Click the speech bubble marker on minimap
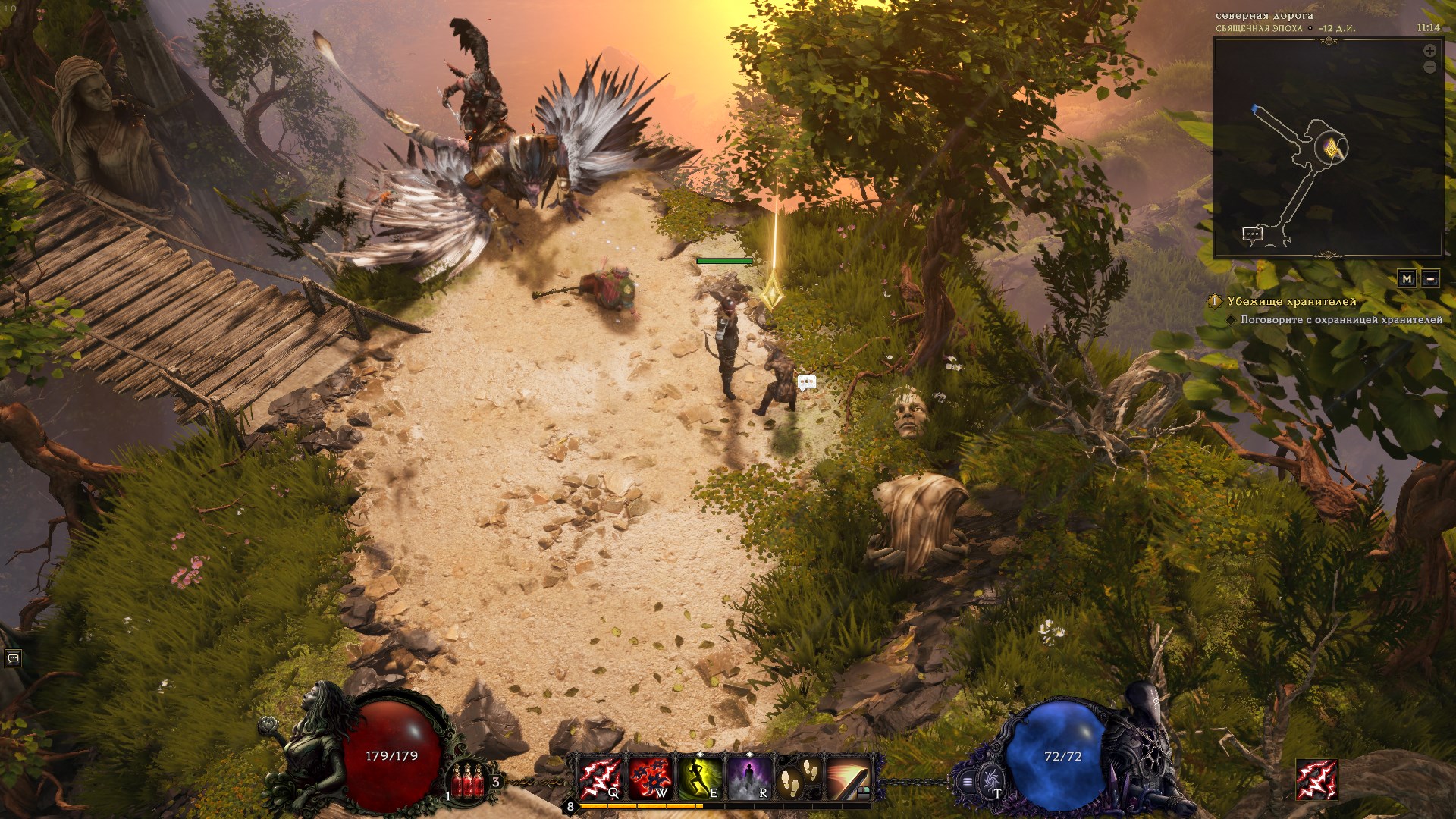This screenshot has width=1456, height=819. 1252,234
